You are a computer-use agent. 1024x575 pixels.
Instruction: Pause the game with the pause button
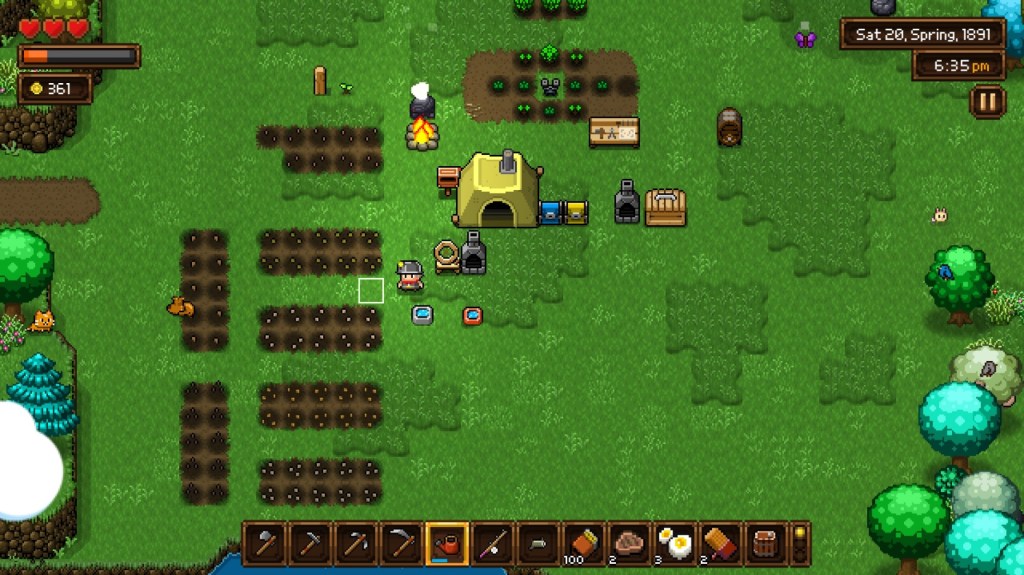987,101
